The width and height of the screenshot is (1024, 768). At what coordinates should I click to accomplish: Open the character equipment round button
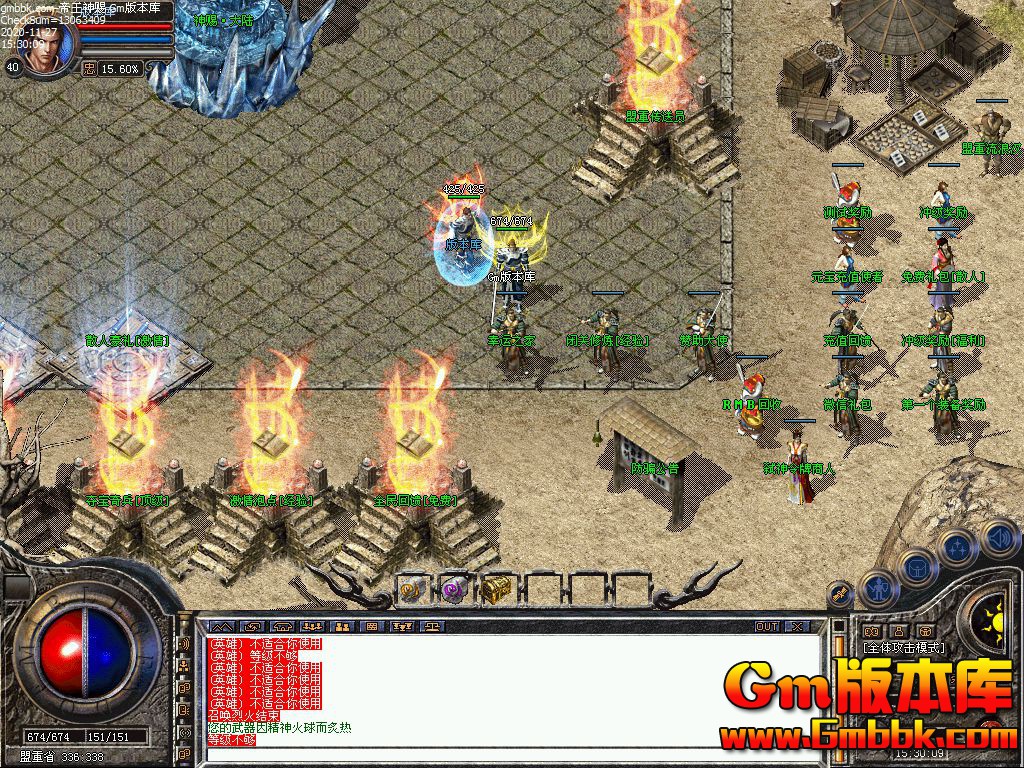[x=877, y=589]
